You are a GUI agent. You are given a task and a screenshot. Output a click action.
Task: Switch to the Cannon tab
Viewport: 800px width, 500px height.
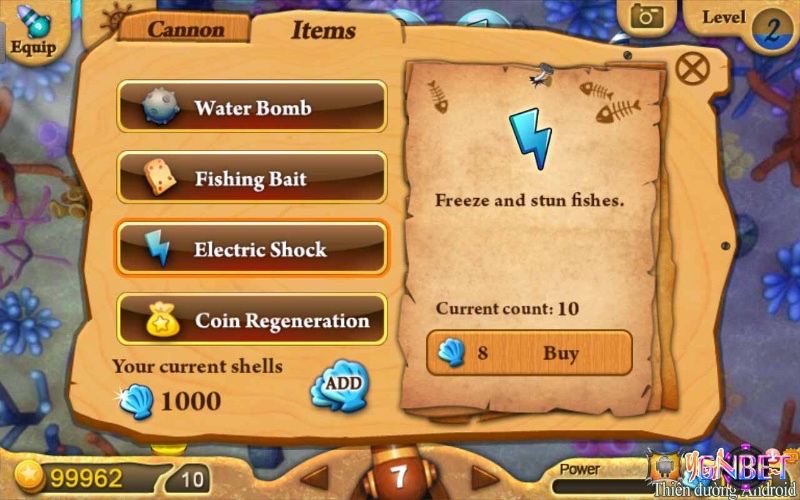tap(184, 28)
